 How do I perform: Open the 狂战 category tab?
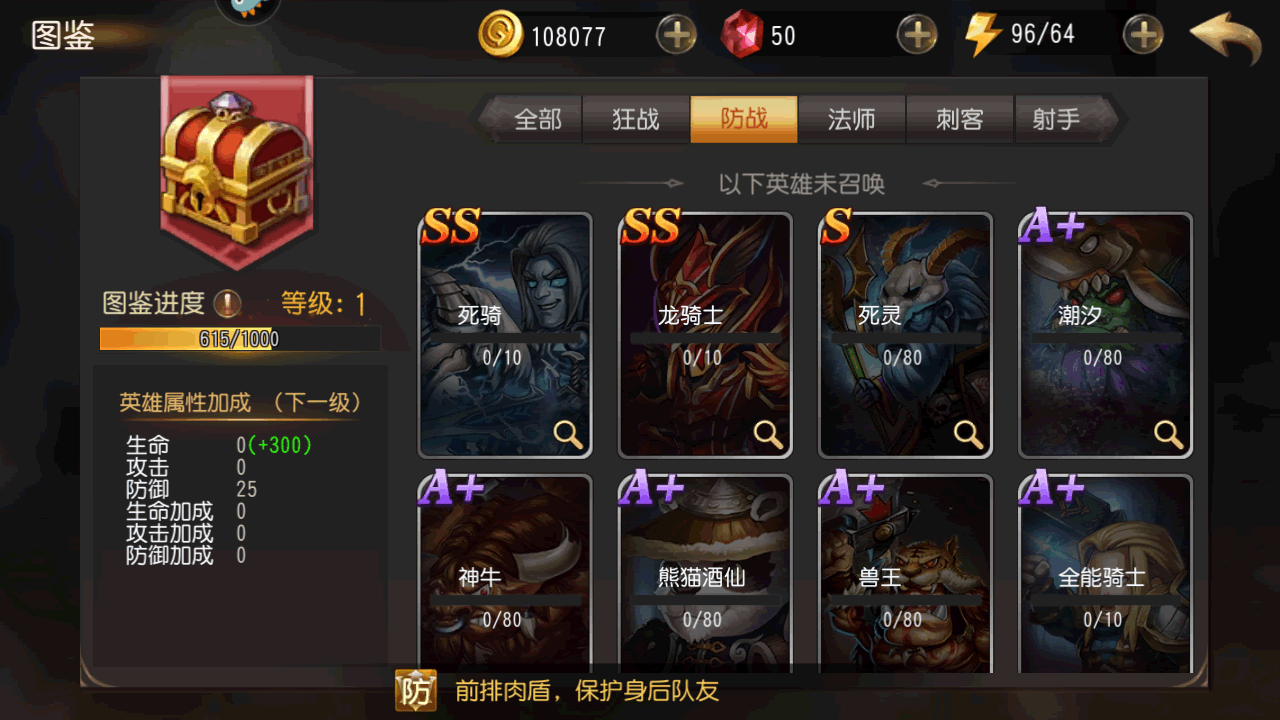(636, 120)
